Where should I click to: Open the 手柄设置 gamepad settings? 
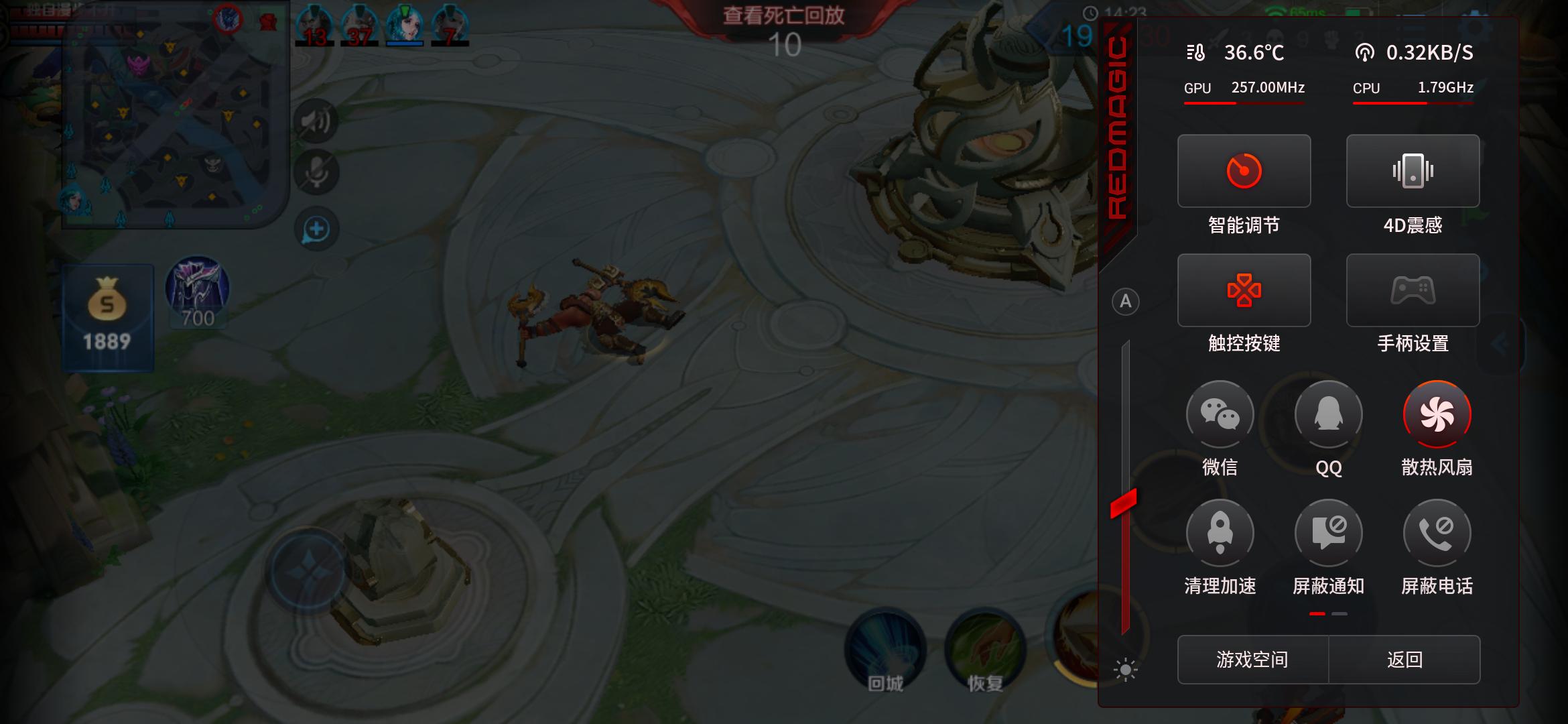click(x=1413, y=290)
